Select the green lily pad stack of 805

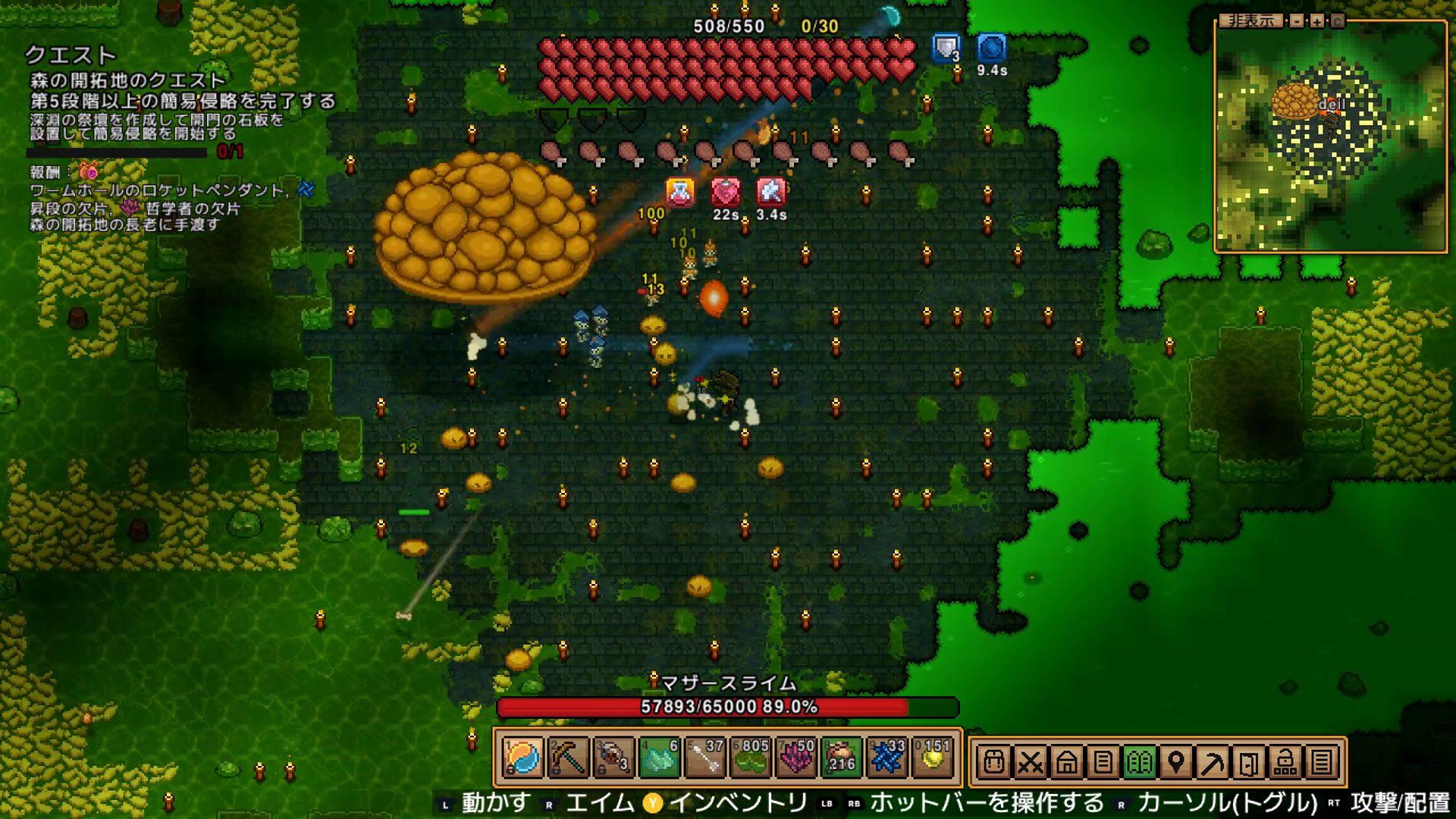click(750, 758)
